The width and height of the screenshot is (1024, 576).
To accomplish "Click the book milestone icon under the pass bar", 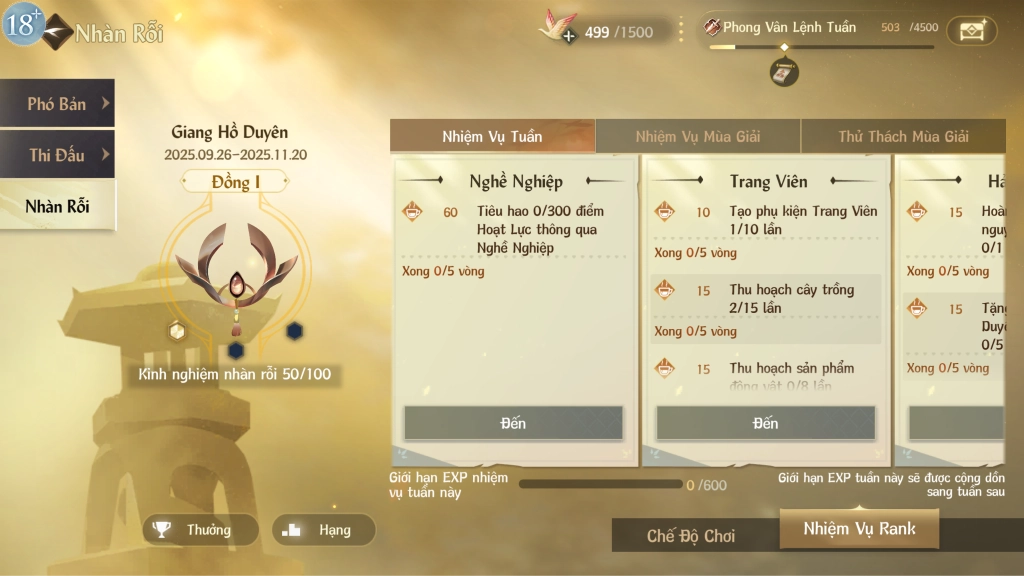I will point(784,72).
